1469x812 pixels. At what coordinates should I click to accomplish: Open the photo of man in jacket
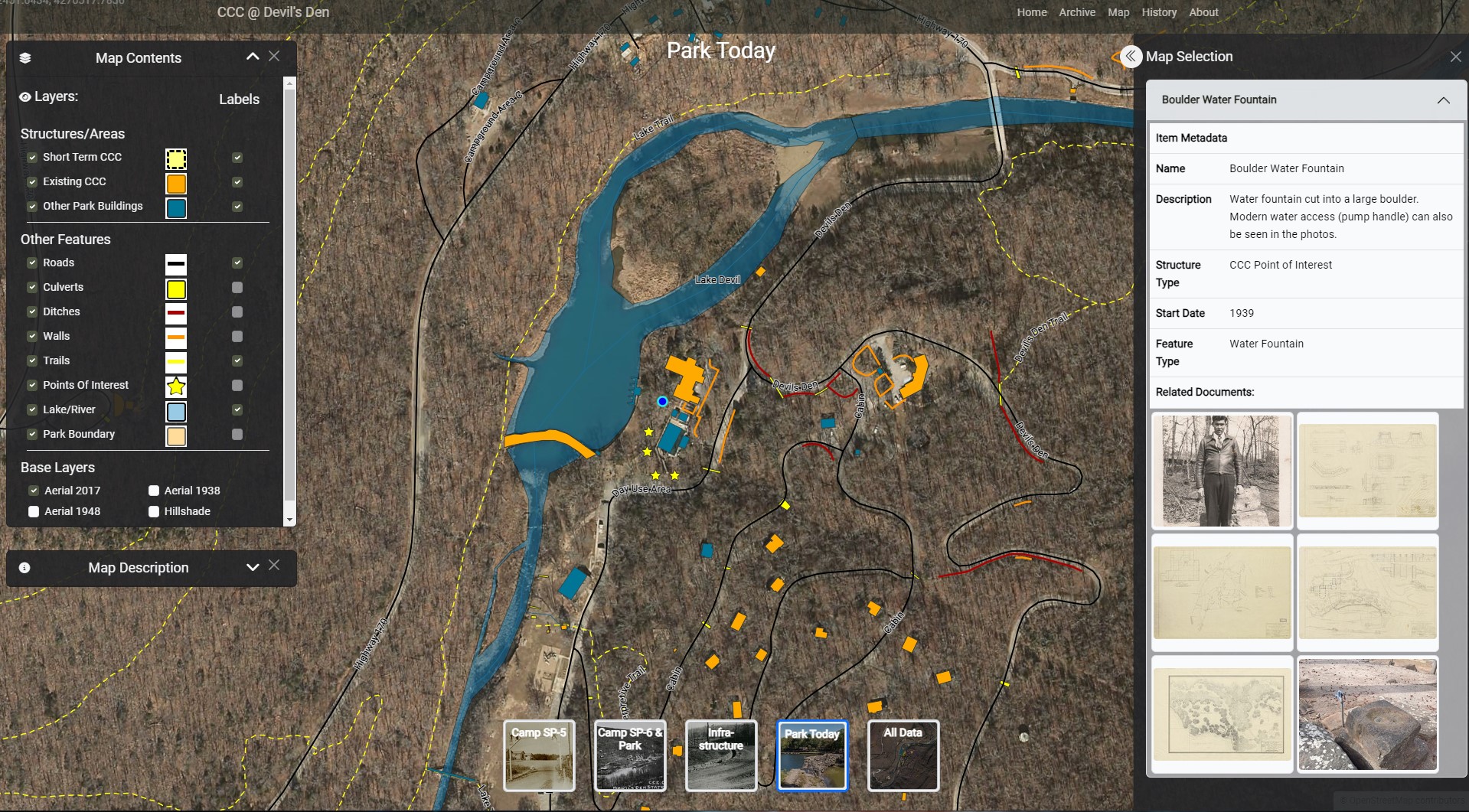pyautogui.click(x=1222, y=471)
